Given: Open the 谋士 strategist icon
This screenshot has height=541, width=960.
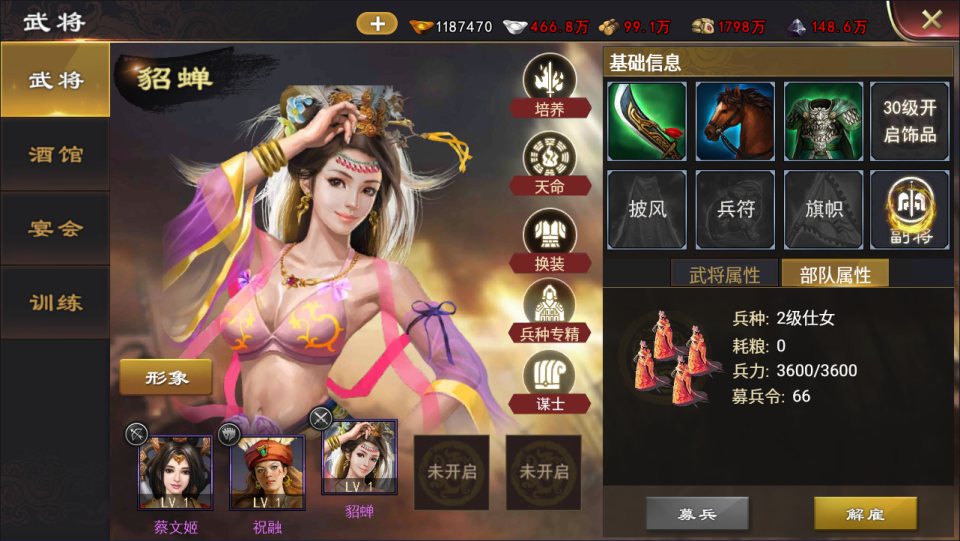Looking at the screenshot, I should click(x=550, y=382).
